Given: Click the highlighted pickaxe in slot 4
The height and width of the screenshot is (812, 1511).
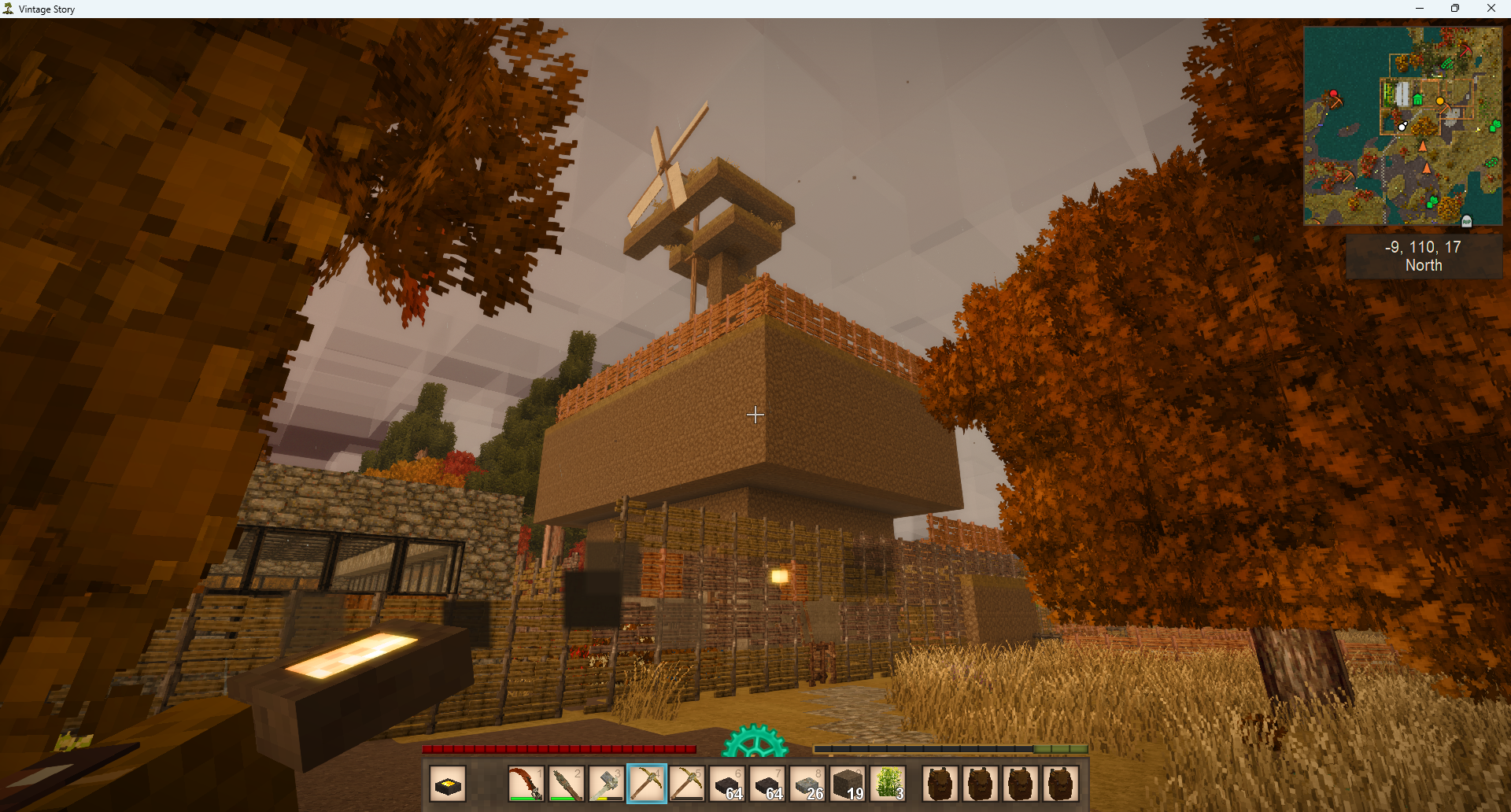Looking at the screenshot, I should coord(647,784).
